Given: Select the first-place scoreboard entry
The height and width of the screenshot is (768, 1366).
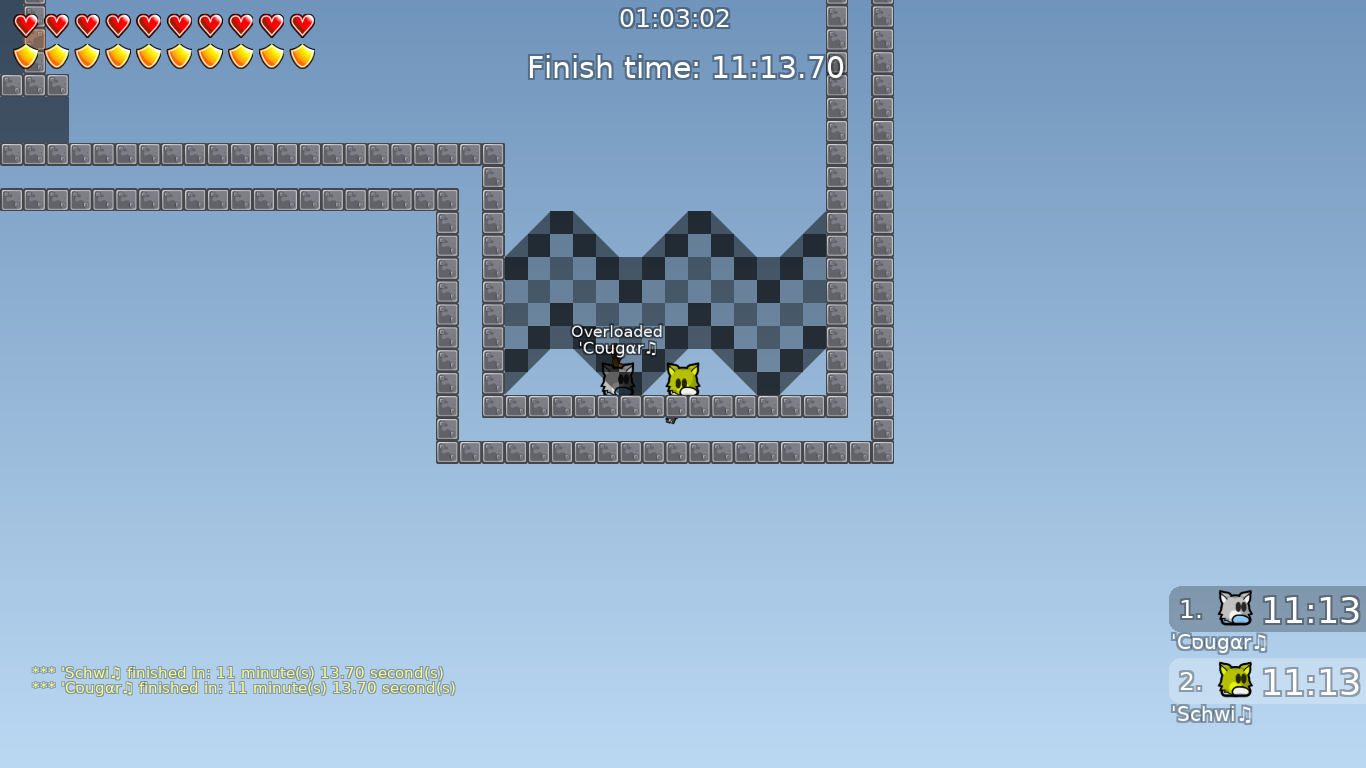Looking at the screenshot, I should pyautogui.click(x=1266, y=608).
